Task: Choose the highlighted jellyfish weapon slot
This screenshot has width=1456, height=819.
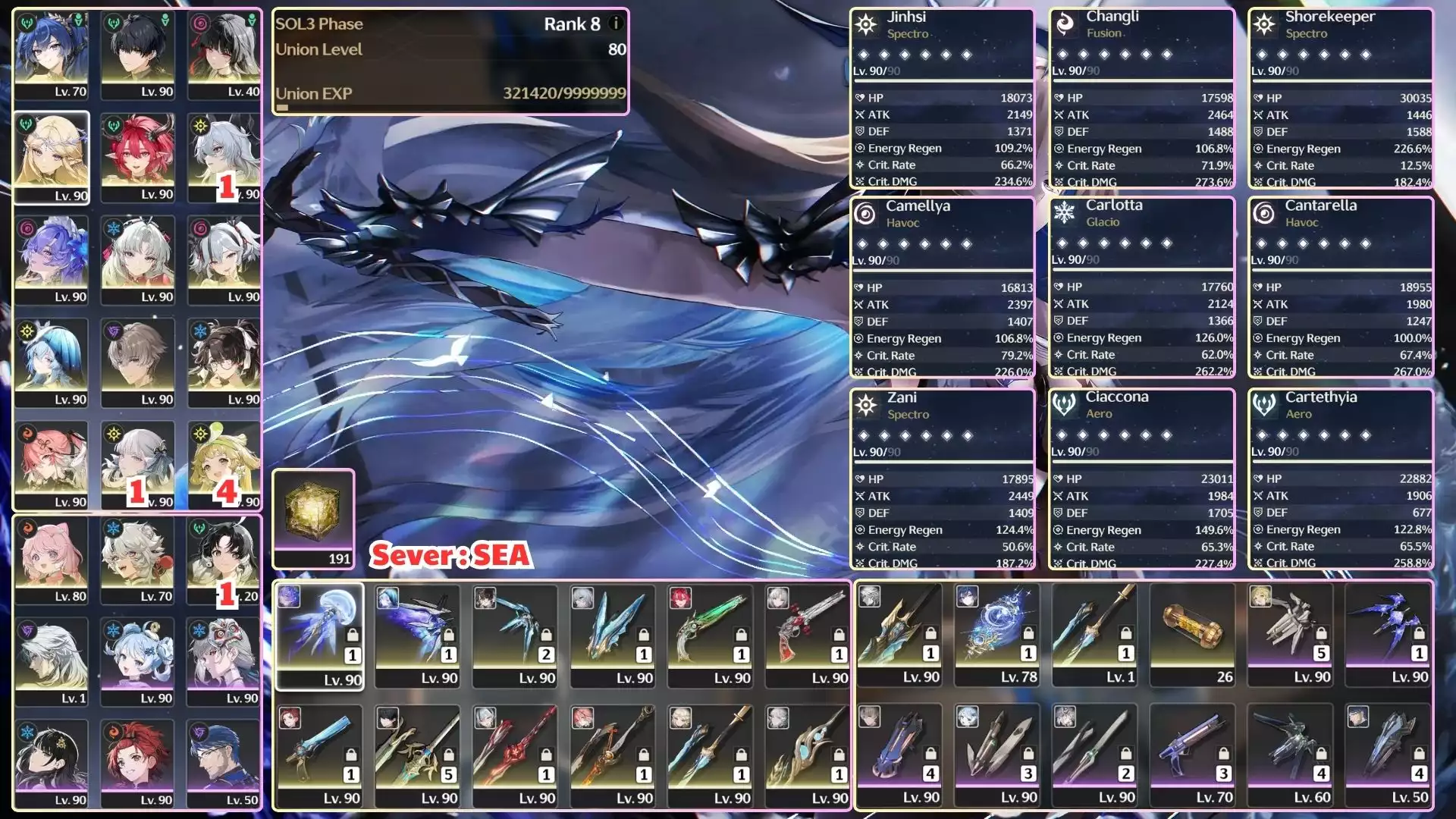Action: click(x=319, y=635)
